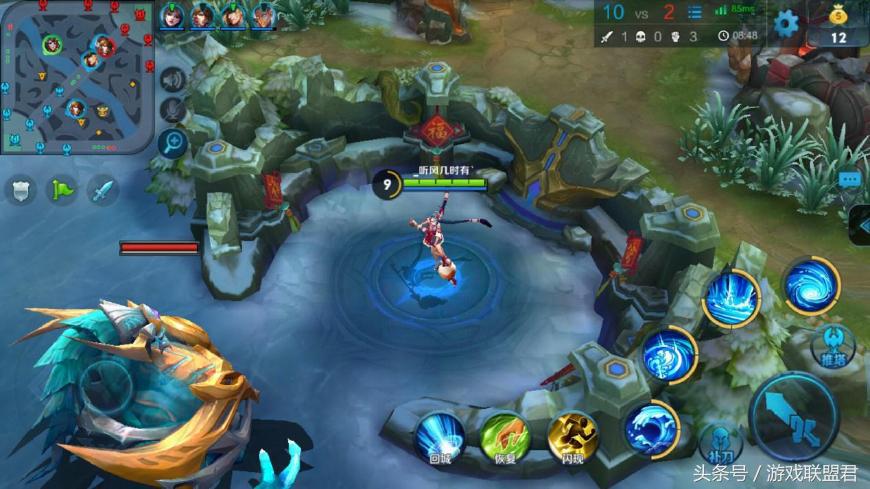Use the 恢复 heal ability
The width and height of the screenshot is (870, 489).
click(x=506, y=437)
